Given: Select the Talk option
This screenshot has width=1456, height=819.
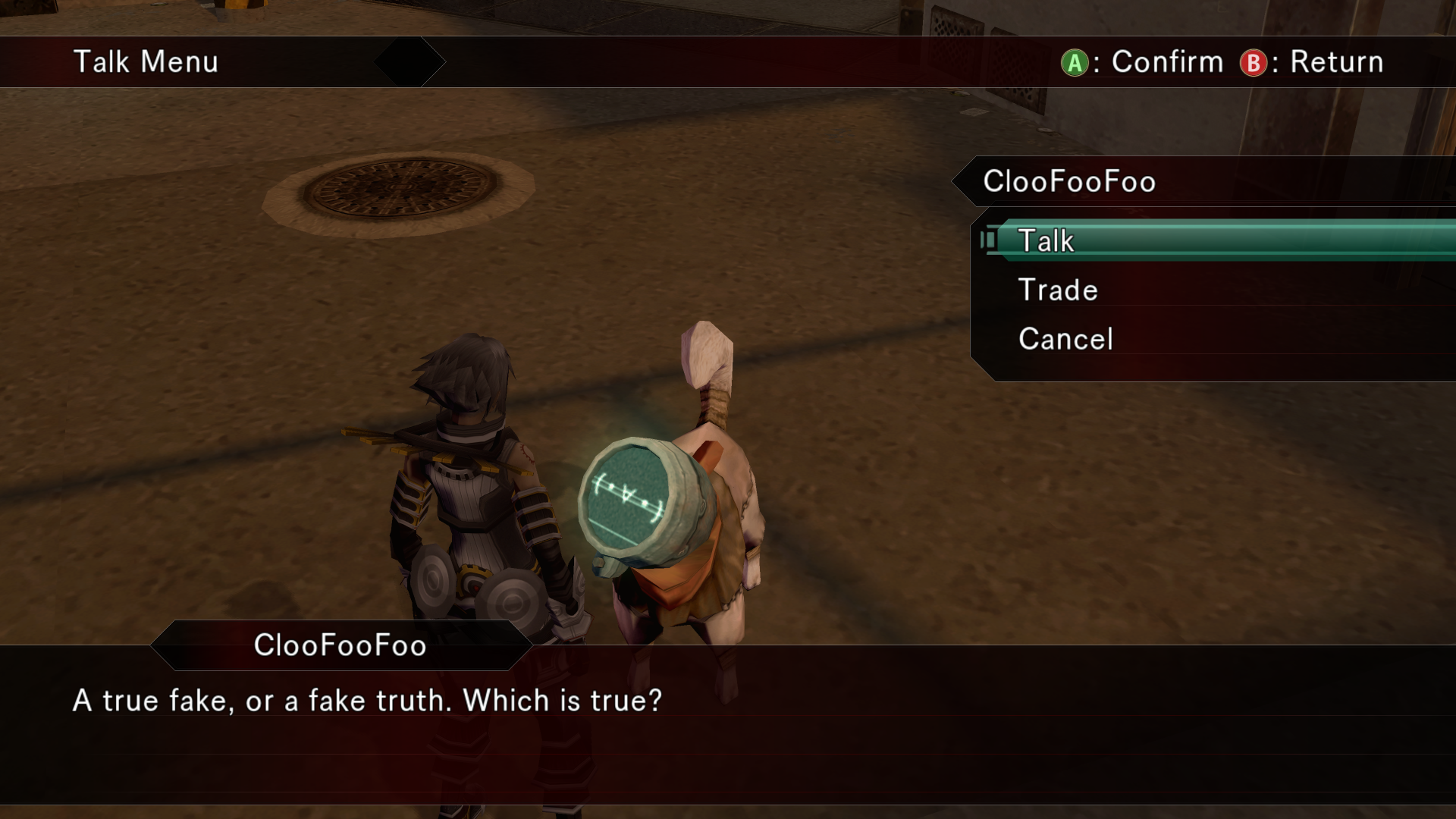Looking at the screenshot, I should [x=1046, y=241].
